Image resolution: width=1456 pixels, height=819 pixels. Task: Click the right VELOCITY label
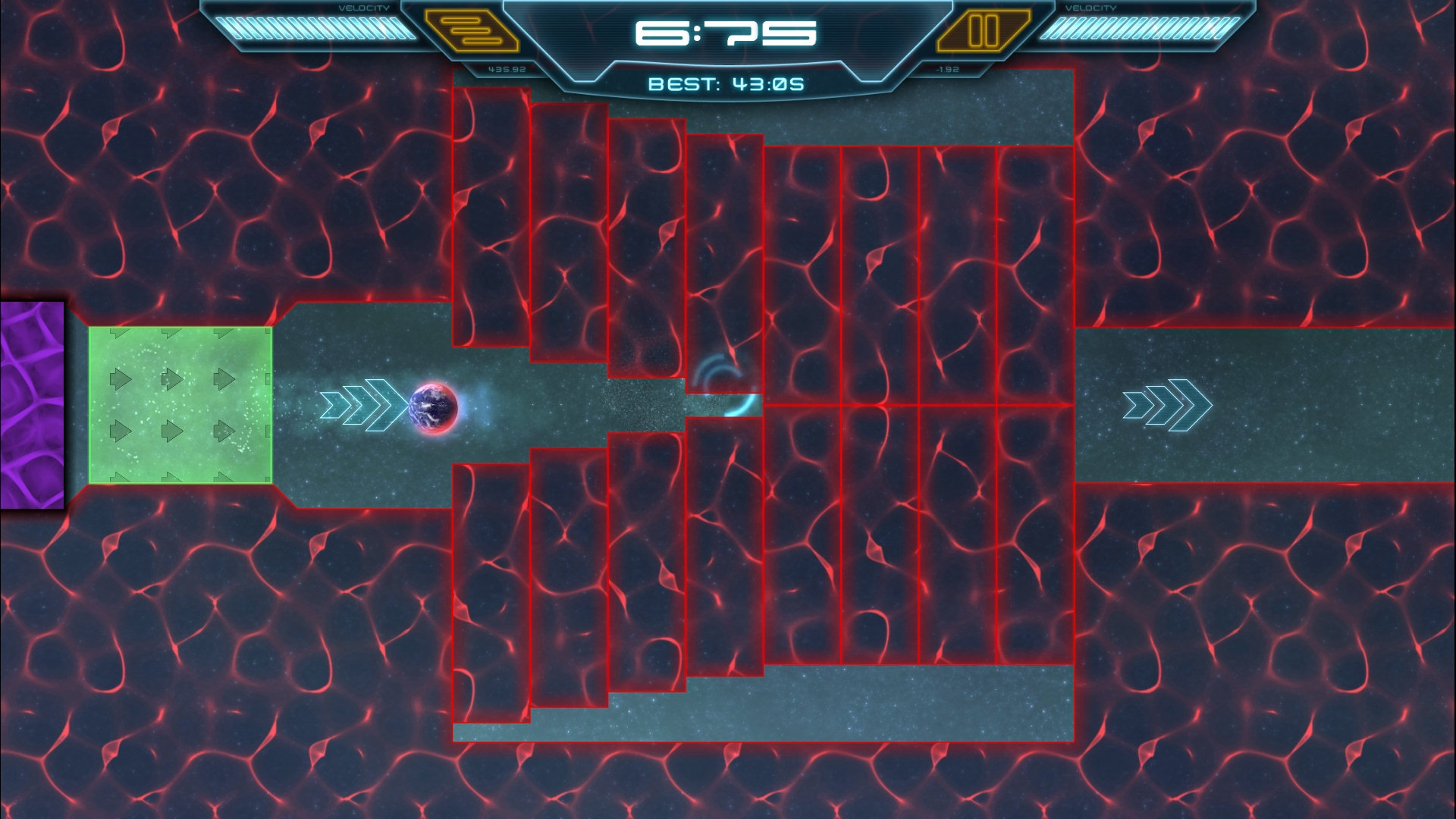(x=1092, y=8)
